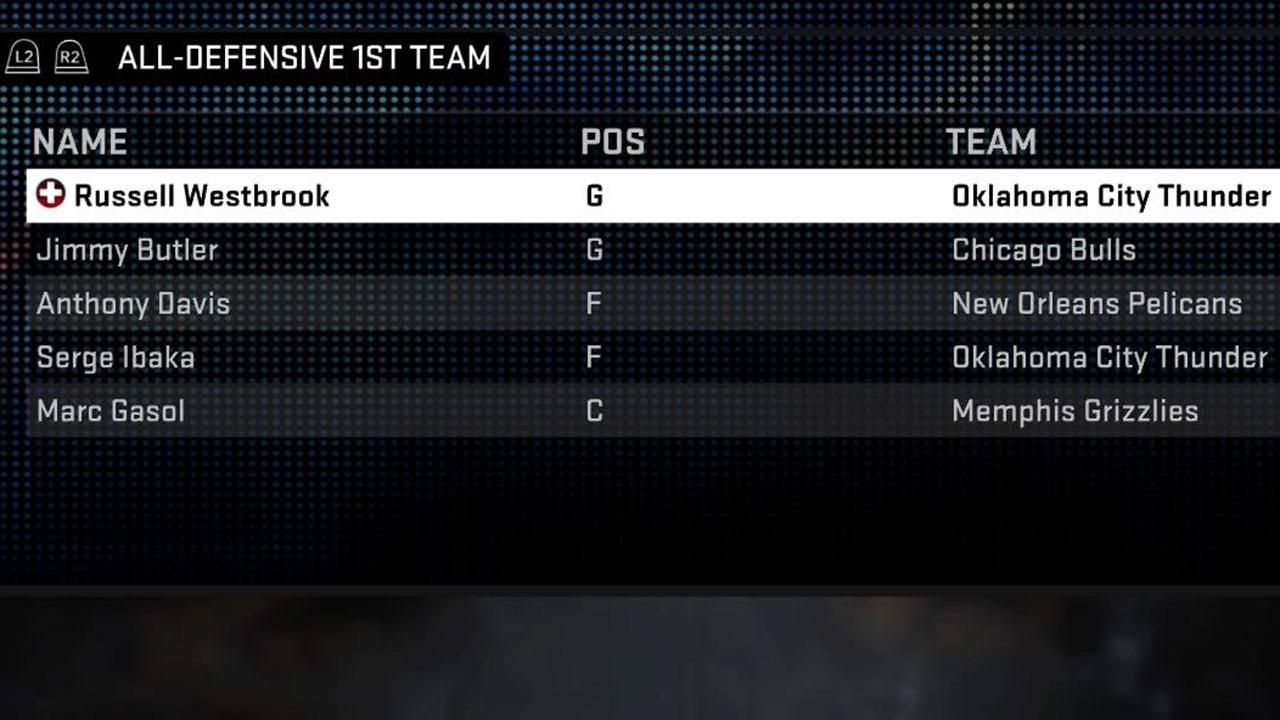The image size is (1280, 720).
Task: Select Anthony Davis in the list
Action: tap(132, 304)
